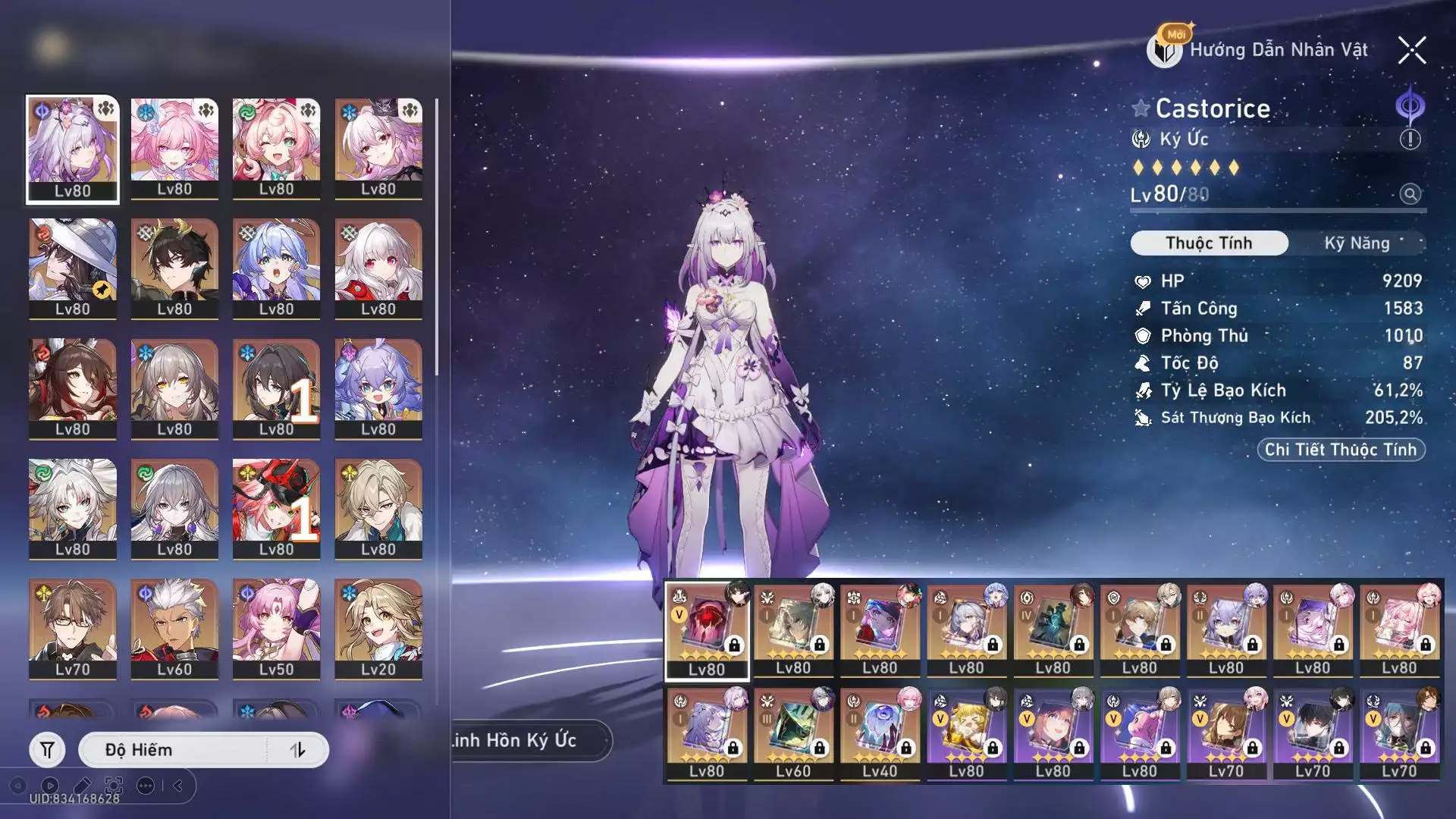Select the Castorice portrait in the roster

pos(73,149)
